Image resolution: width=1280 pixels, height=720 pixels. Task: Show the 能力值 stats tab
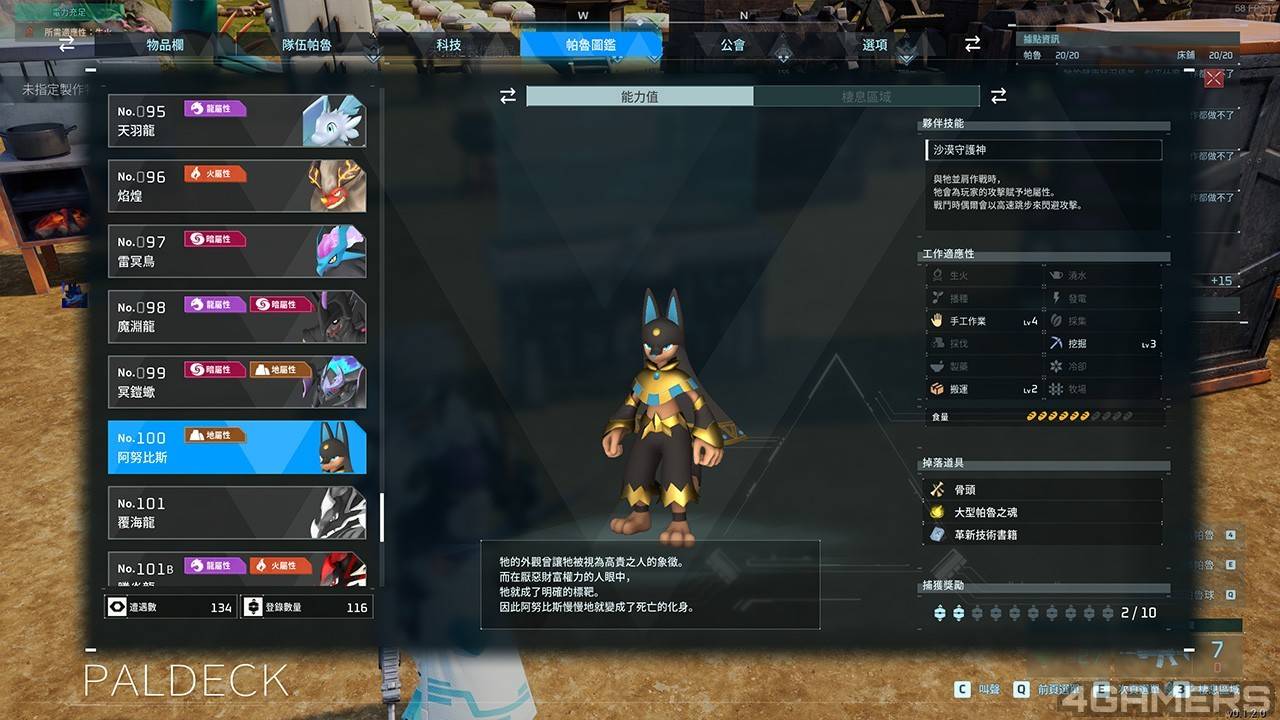click(x=640, y=96)
